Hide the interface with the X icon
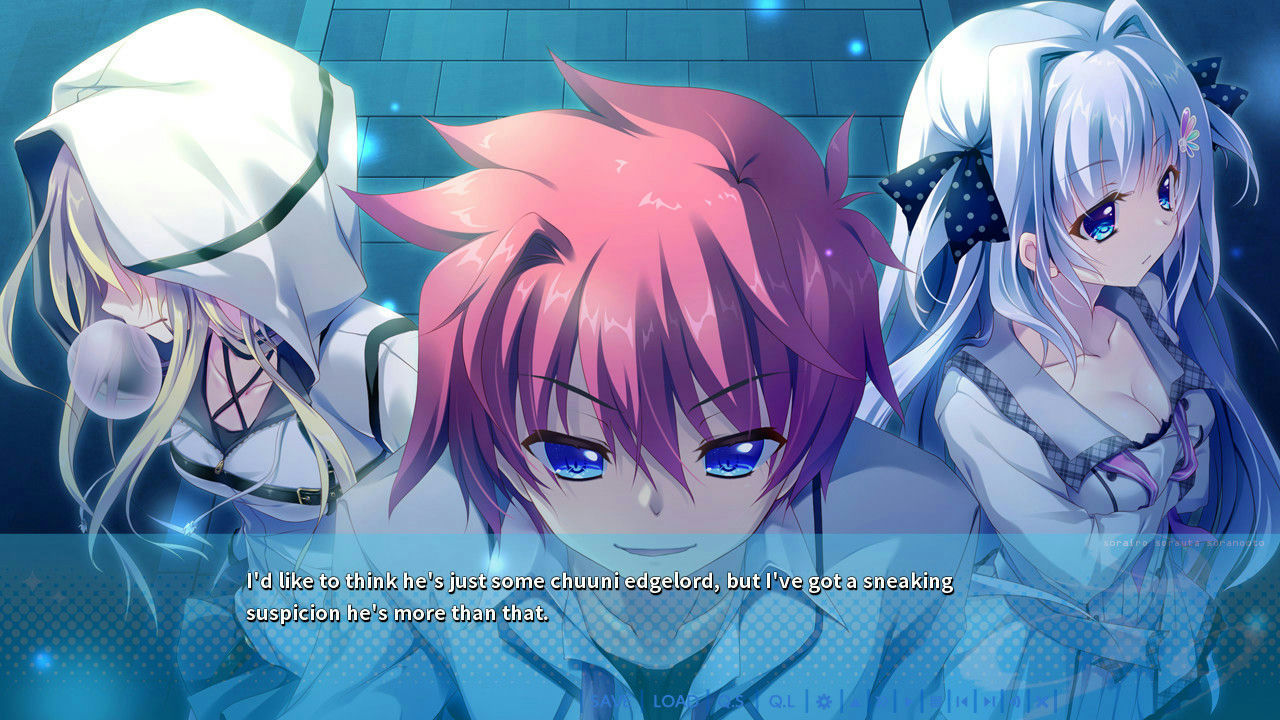Image resolution: width=1280 pixels, height=720 pixels. [x=1042, y=703]
